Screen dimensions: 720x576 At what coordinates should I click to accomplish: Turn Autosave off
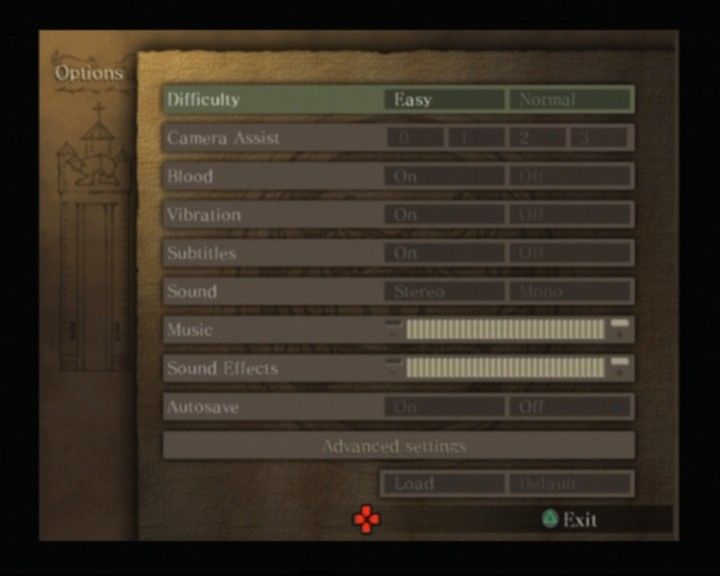pyautogui.click(x=570, y=407)
